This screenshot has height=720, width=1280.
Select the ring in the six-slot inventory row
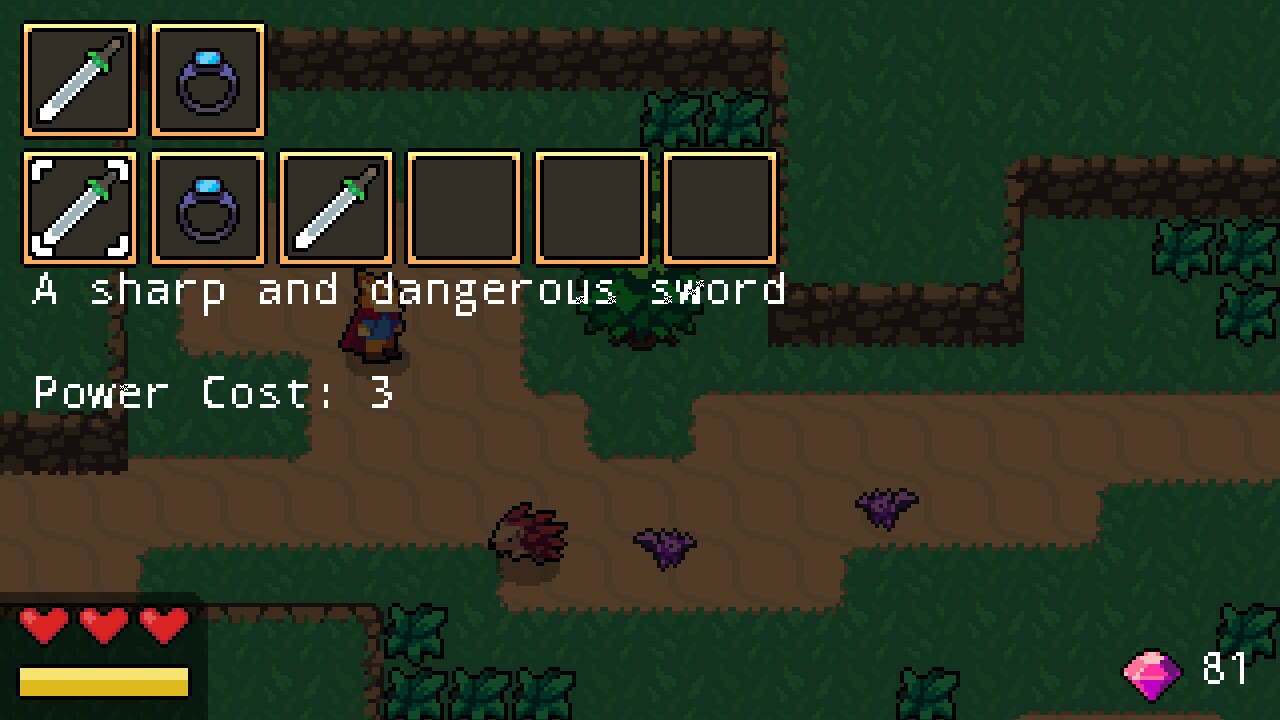pyautogui.click(x=208, y=207)
